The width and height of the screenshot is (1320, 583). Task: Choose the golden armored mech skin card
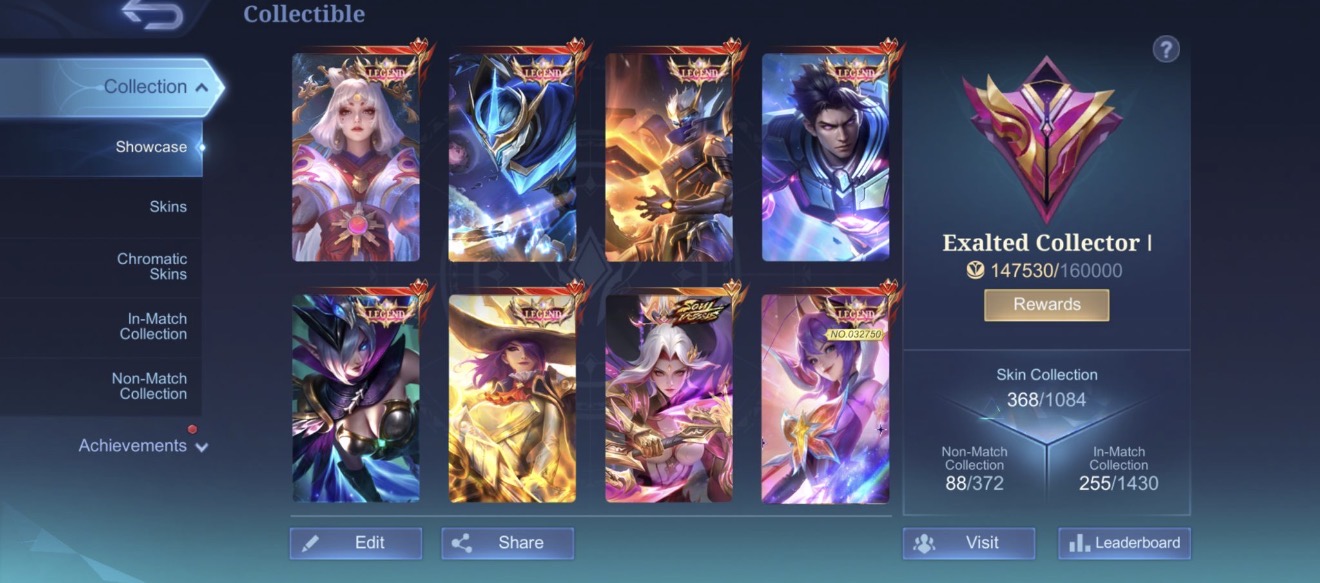pos(669,157)
